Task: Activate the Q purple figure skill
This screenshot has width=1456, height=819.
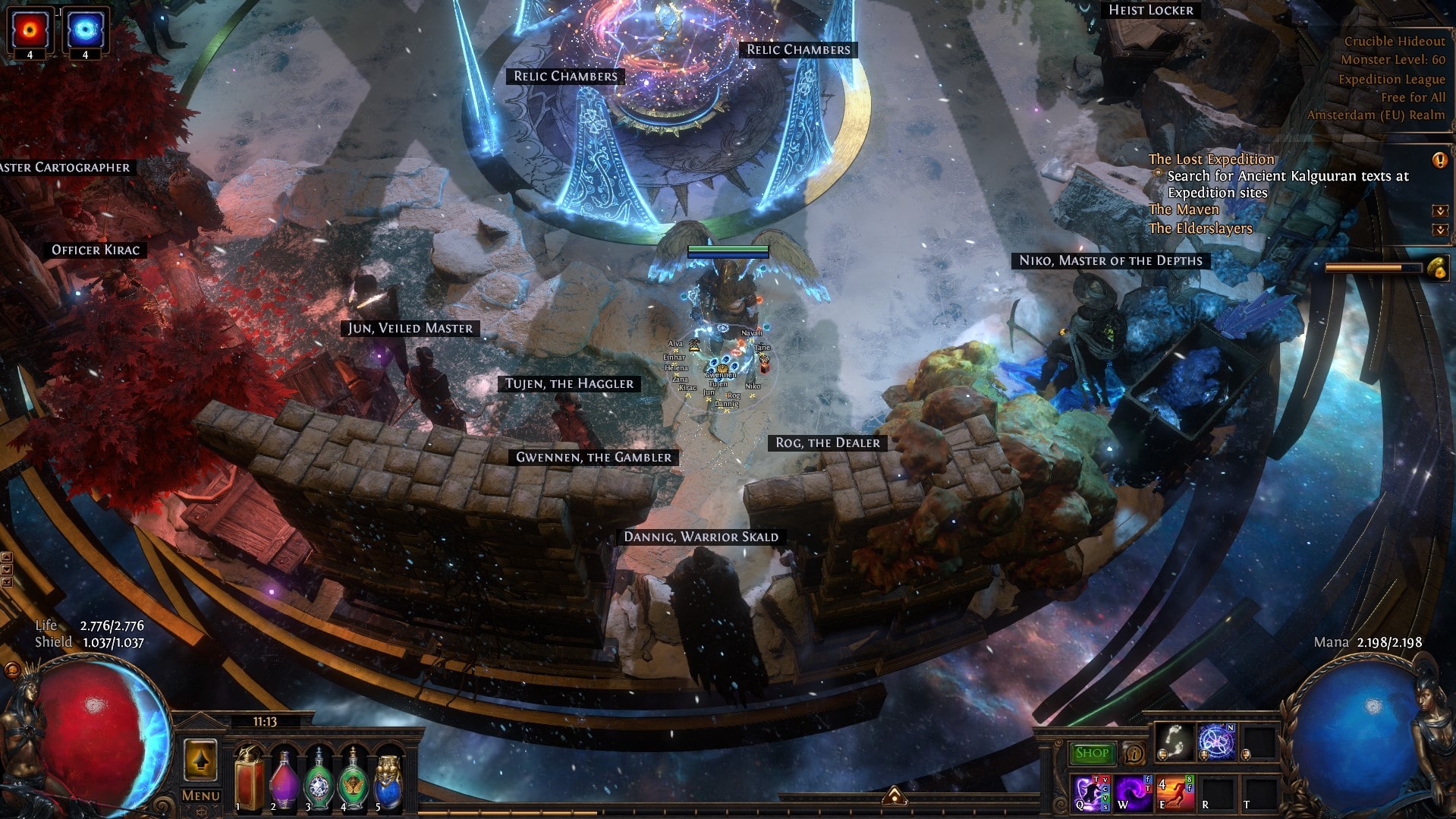Action: point(1091,792)
